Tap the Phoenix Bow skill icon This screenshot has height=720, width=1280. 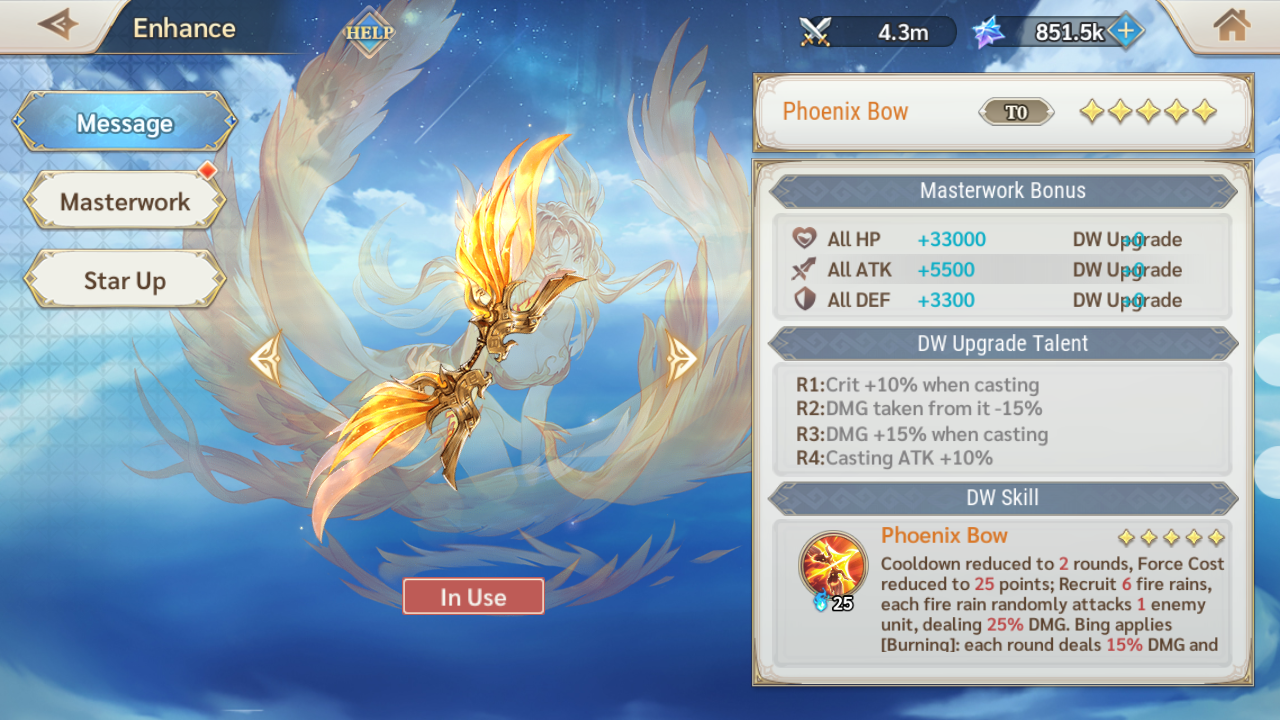tap(832, 565)
